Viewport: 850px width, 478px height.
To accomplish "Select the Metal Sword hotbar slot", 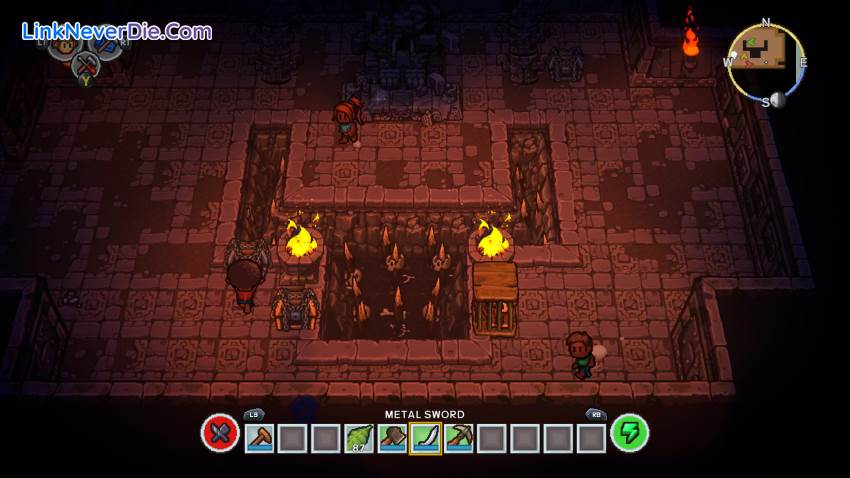I will 425,438.
